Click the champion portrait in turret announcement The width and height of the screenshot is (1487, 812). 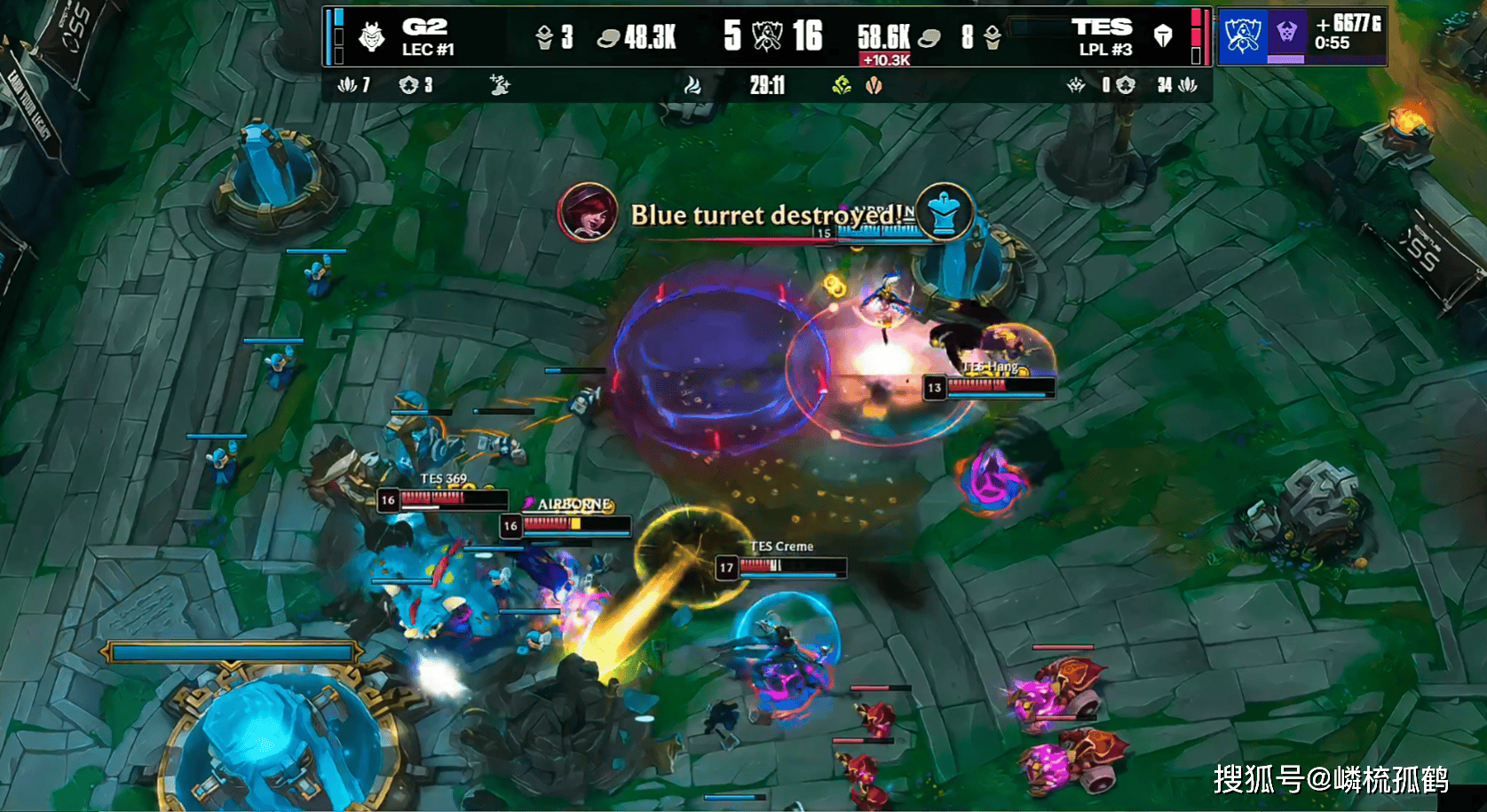click(587, 213)
